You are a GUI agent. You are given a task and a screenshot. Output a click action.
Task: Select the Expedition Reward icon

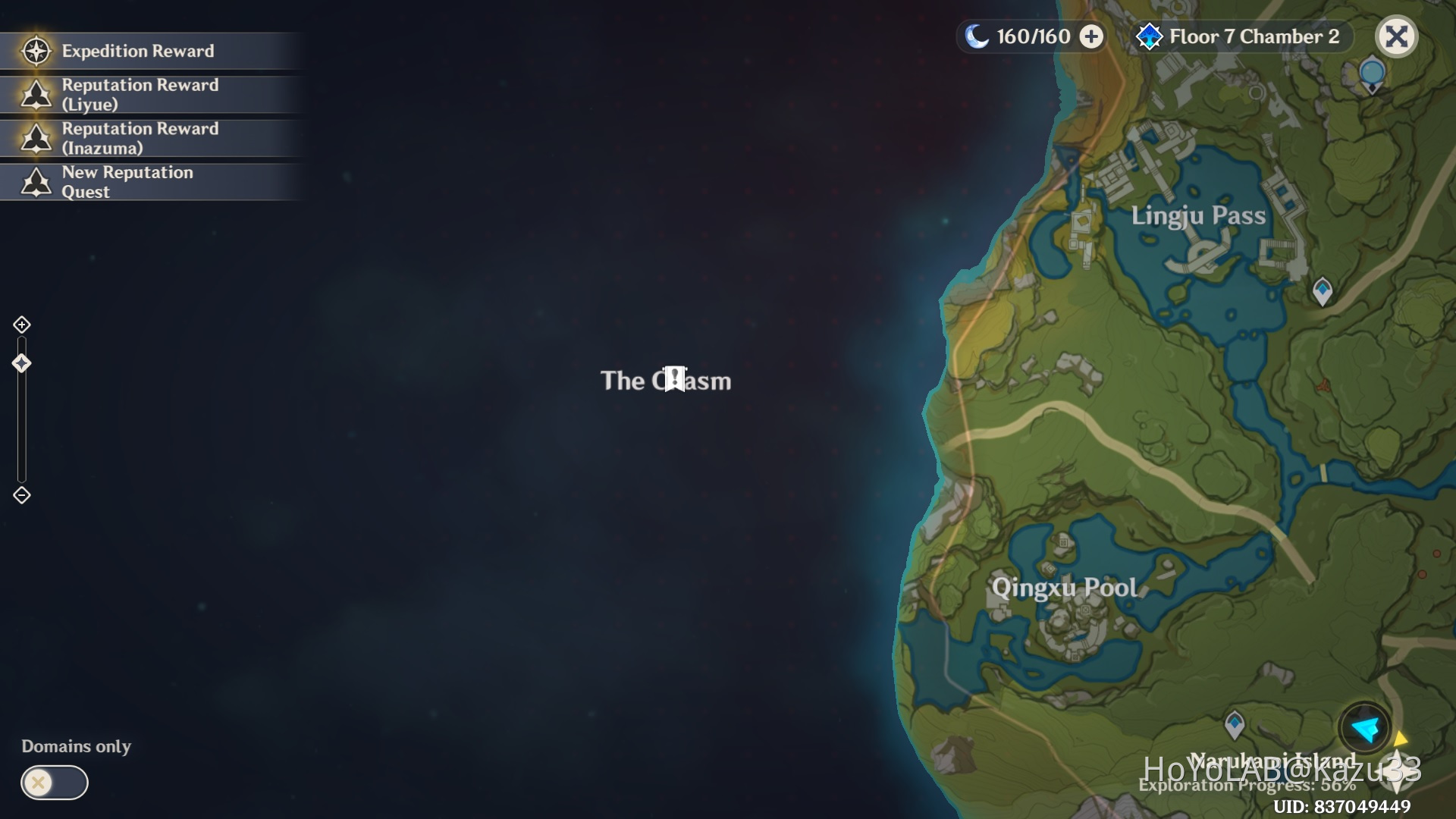click(x=36, y=51)
